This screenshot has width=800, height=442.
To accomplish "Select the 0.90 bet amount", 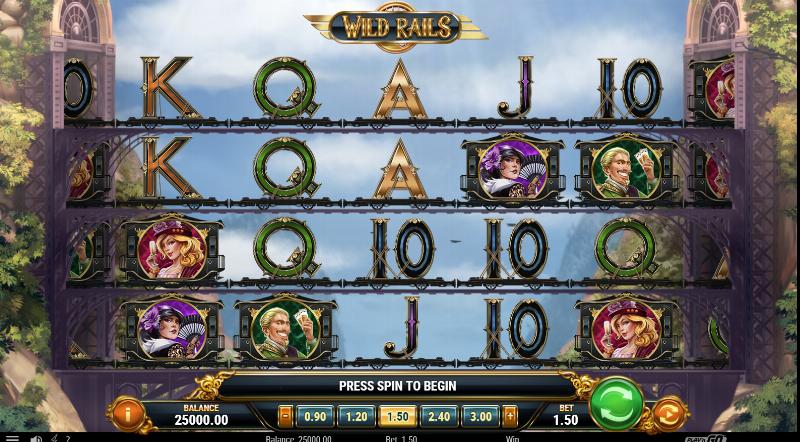I will [314, 416].
